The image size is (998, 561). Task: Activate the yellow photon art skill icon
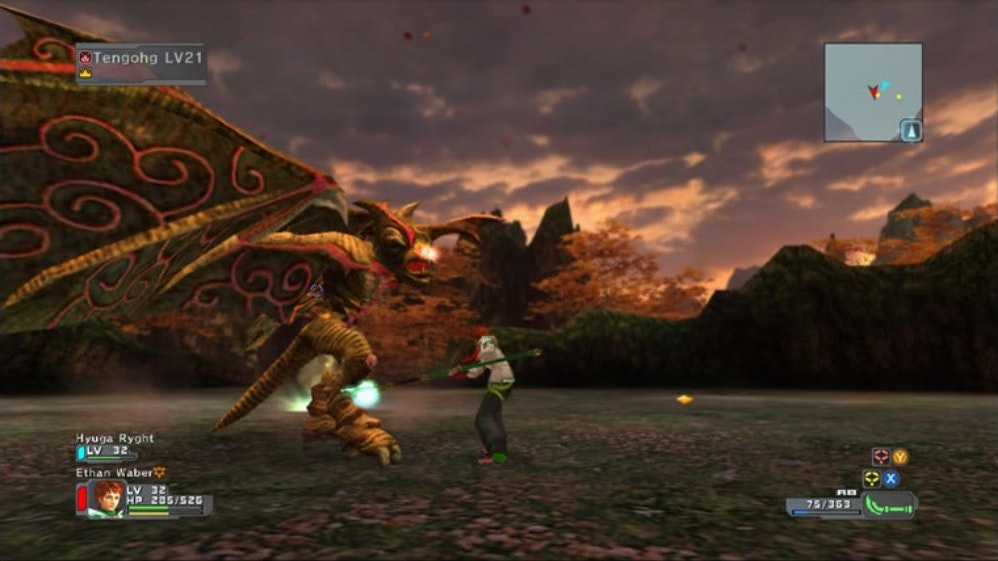tap(872, 478)
